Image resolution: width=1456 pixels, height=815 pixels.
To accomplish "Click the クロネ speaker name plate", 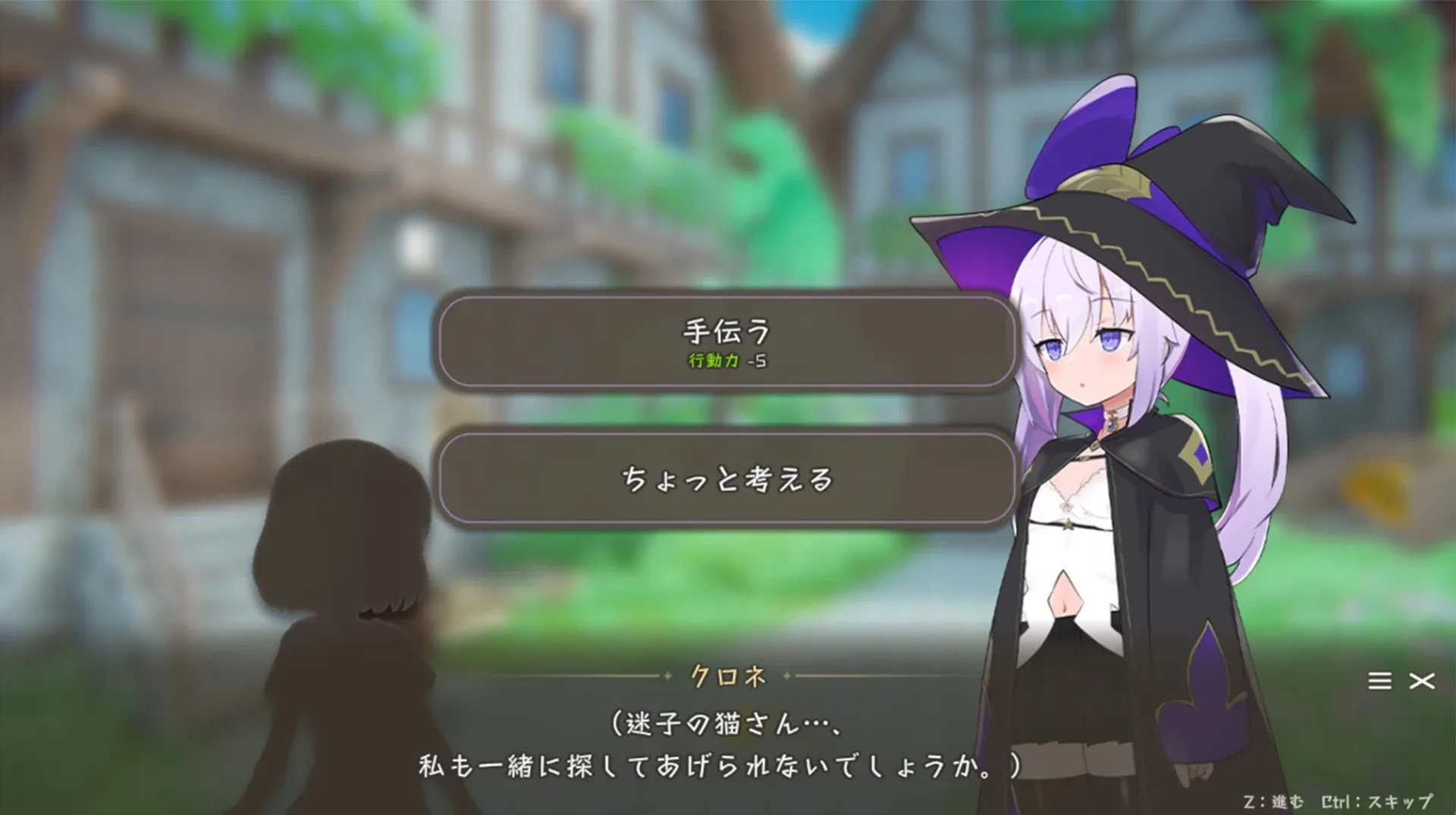I will tap(730, 677).
